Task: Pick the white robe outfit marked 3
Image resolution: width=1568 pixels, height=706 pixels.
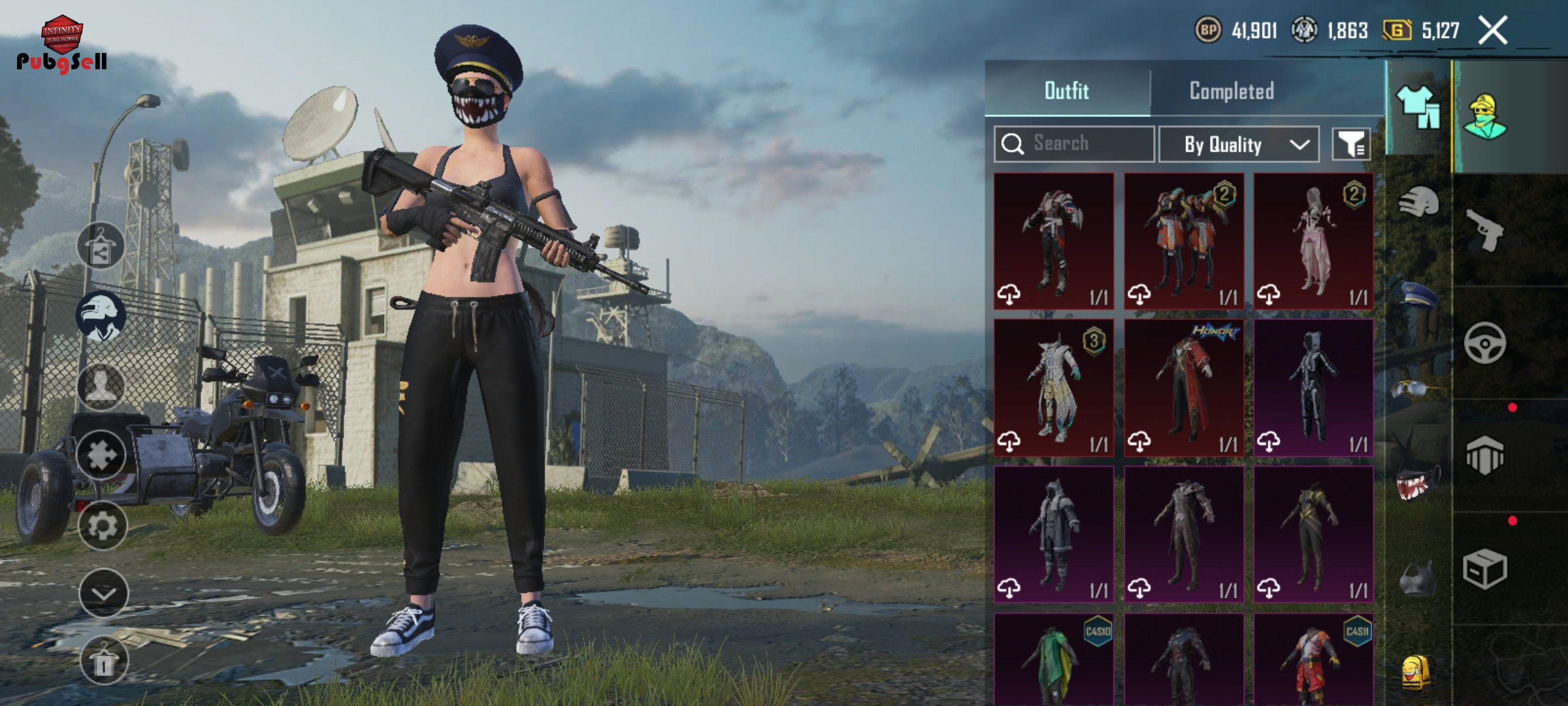Action: [x=1054, y=388]
